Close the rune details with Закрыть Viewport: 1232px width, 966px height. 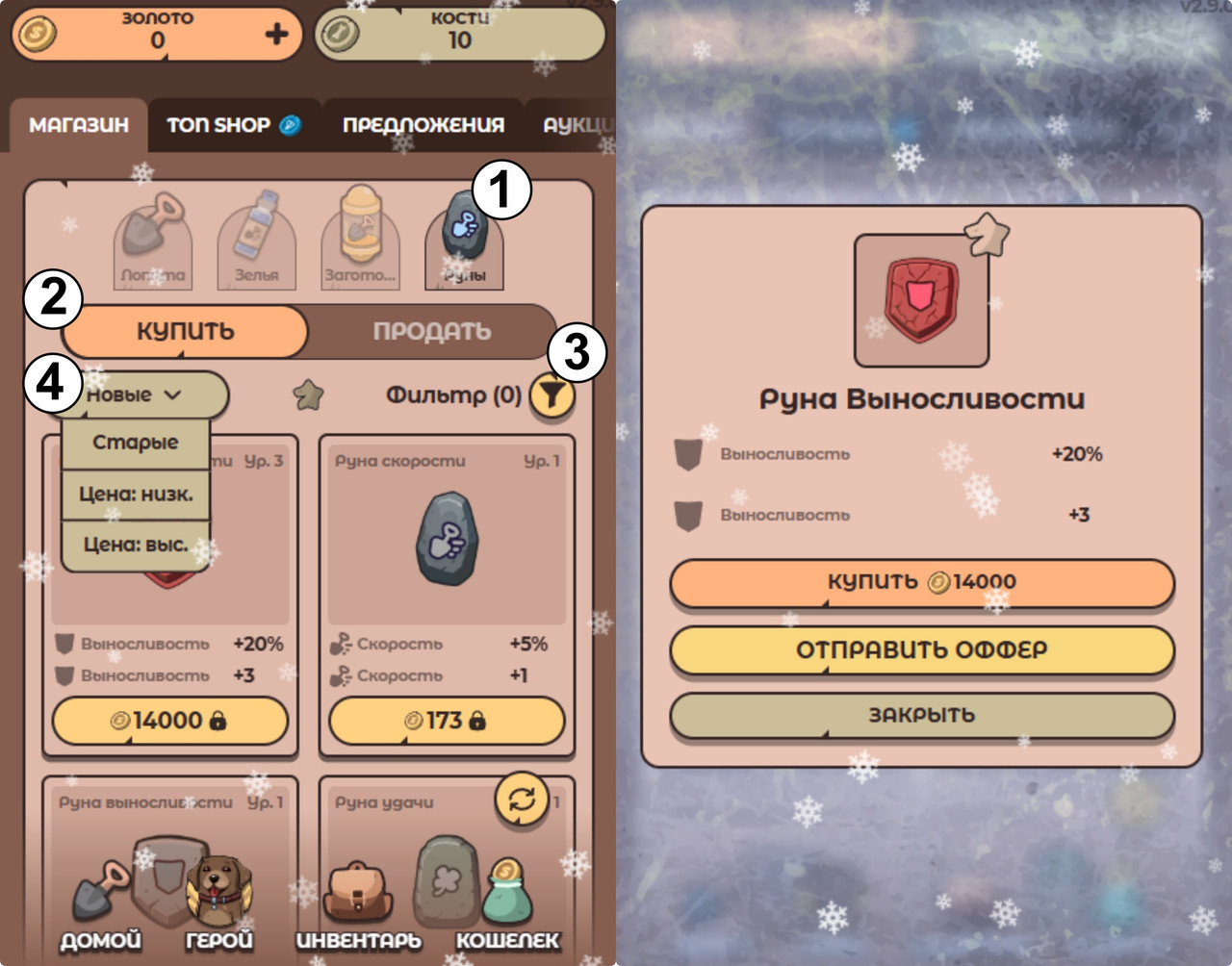pyautogui.click(x=921, y=716)
